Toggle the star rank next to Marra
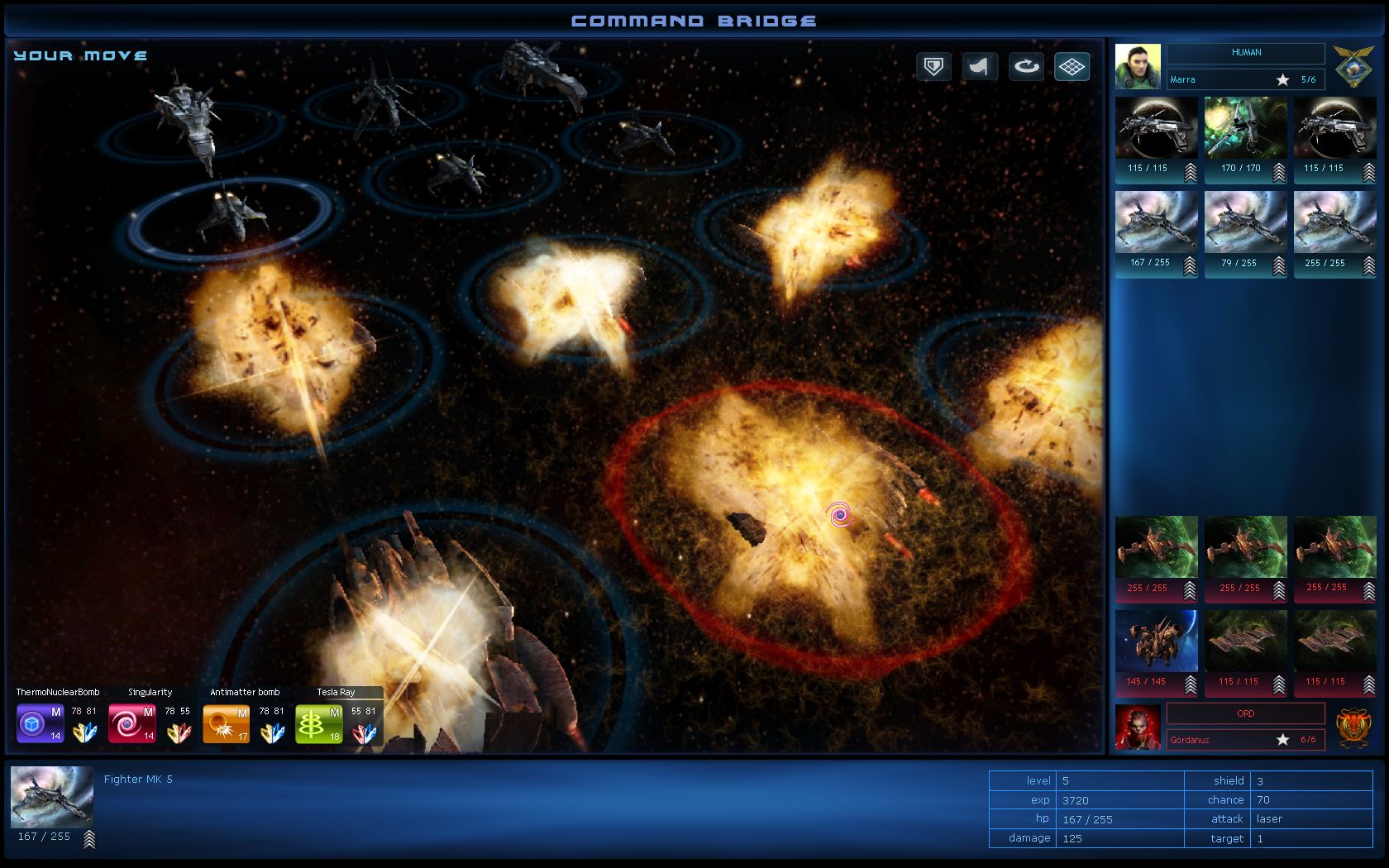 pos(1282,79)
